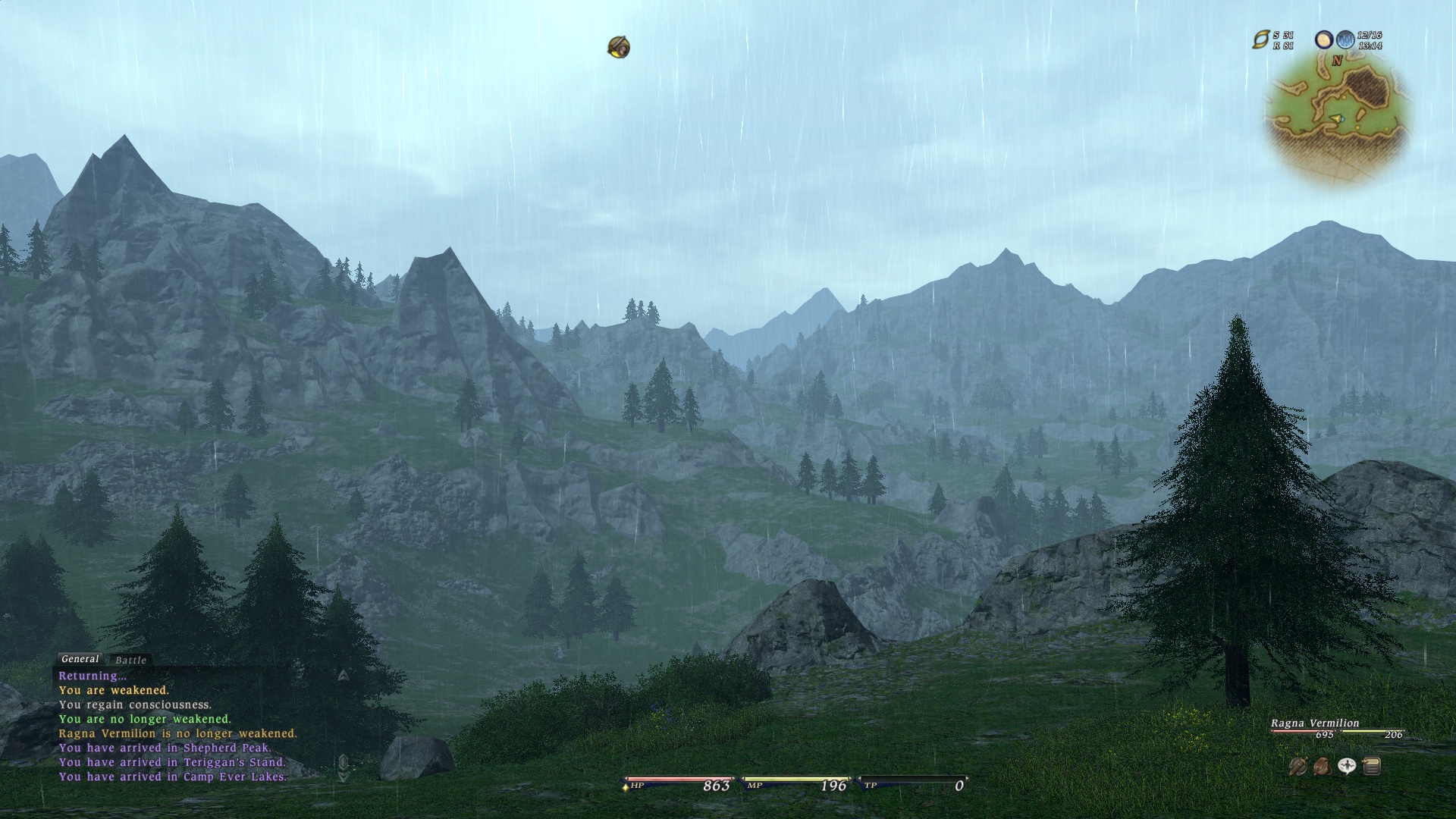Click the golden leaf icon beside S 31
This screenshot has height=819, width=1456.
[1260, 40]
